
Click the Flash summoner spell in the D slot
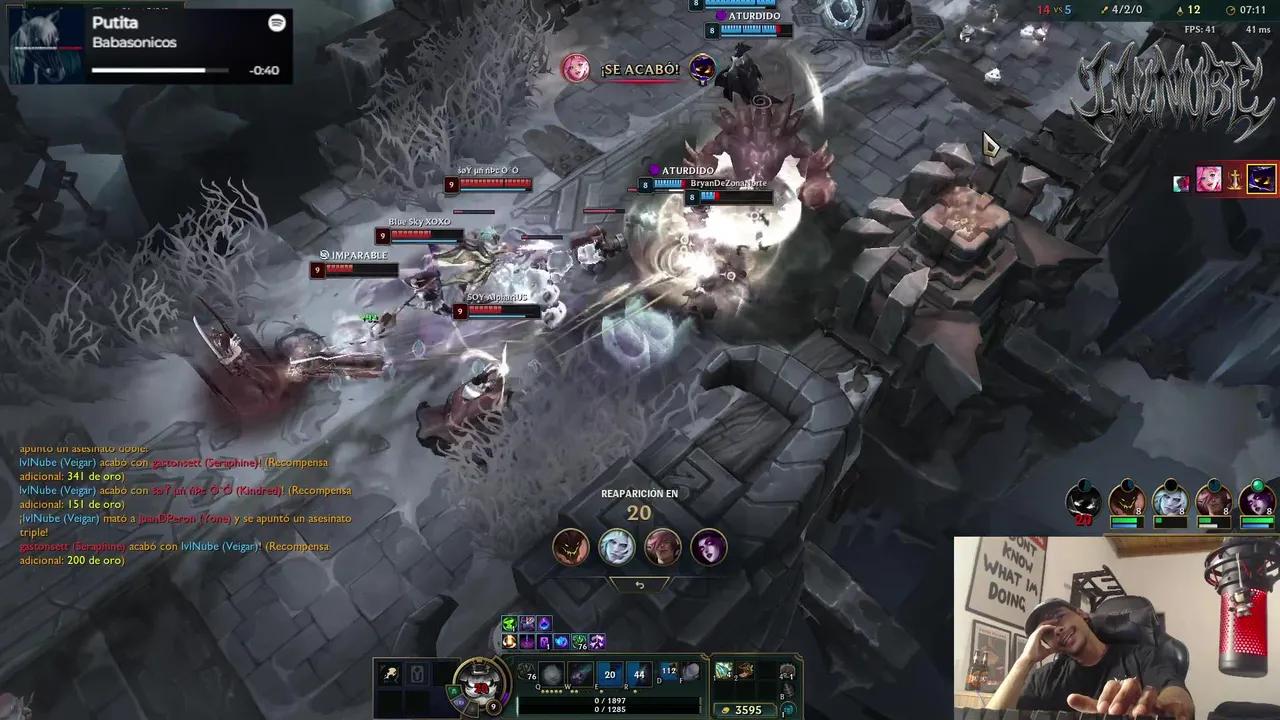(668, 672)
